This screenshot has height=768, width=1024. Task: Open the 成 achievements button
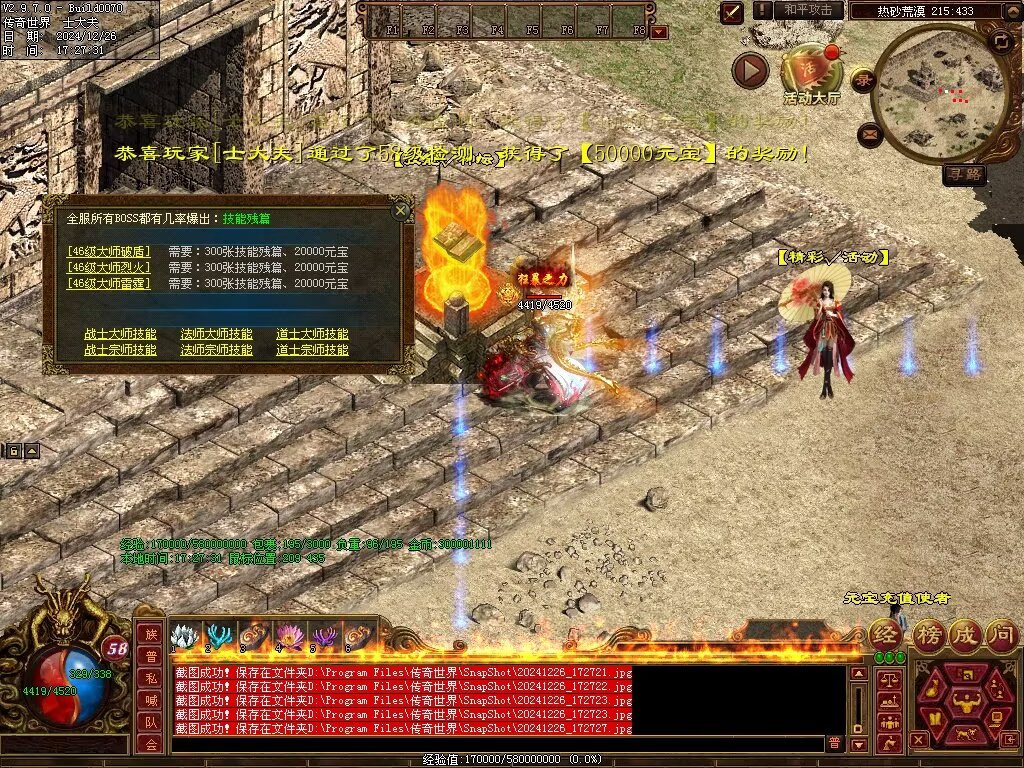(966, 633)
